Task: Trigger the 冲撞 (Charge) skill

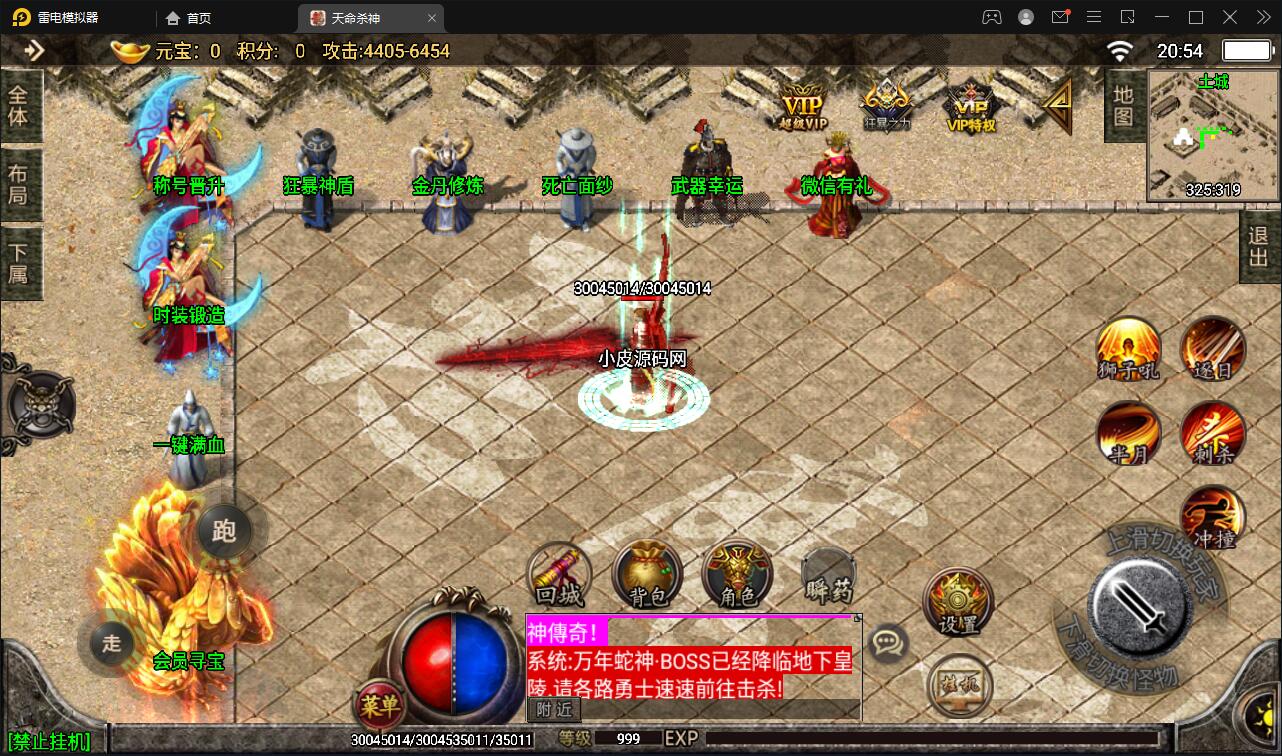Action: (1213, 518)
